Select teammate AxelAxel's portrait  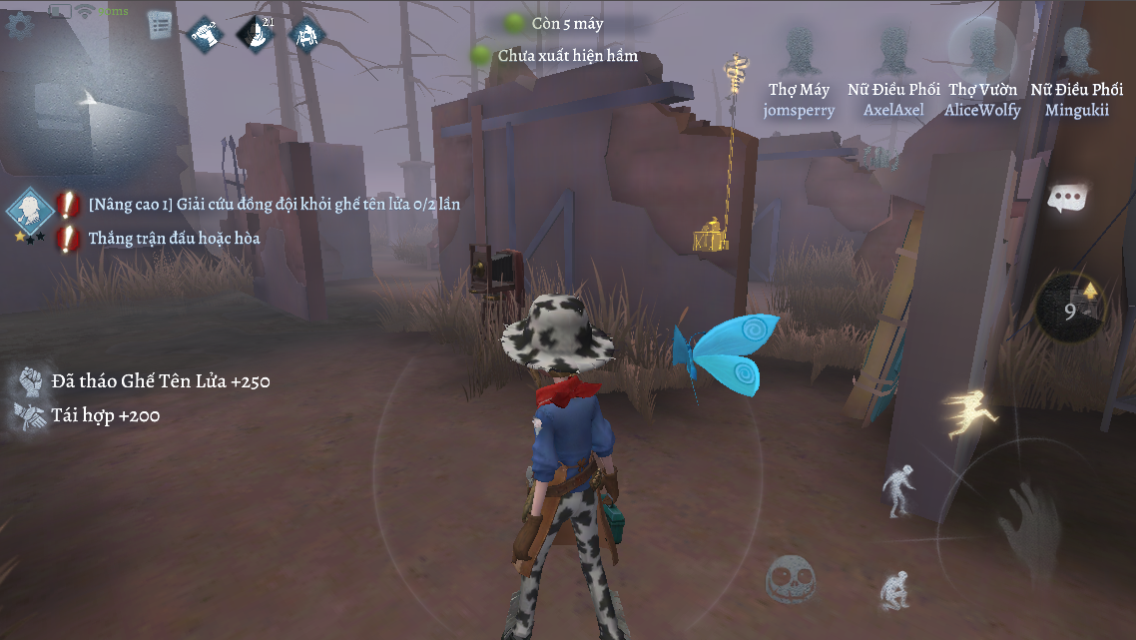(893, 50)
